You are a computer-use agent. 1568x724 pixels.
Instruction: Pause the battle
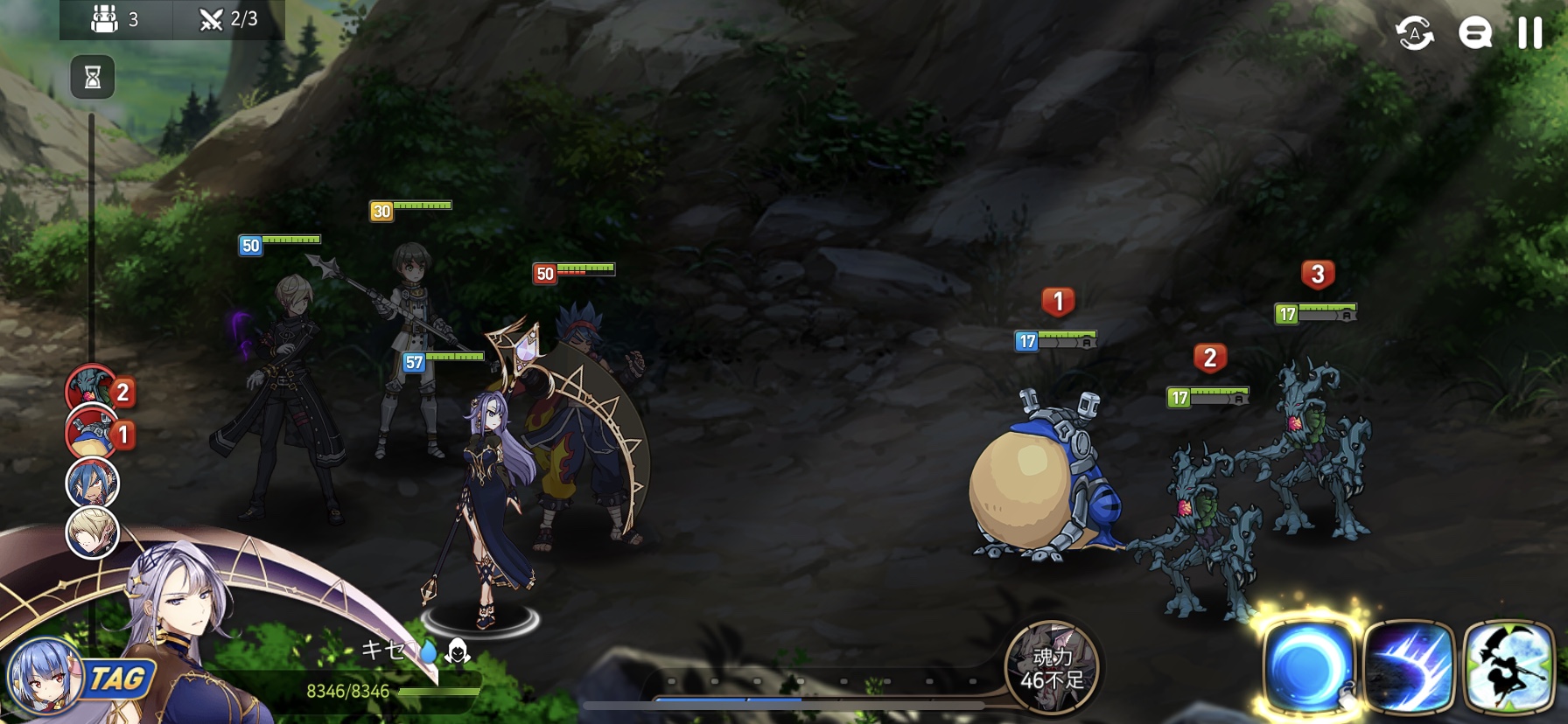[1529, 33]
